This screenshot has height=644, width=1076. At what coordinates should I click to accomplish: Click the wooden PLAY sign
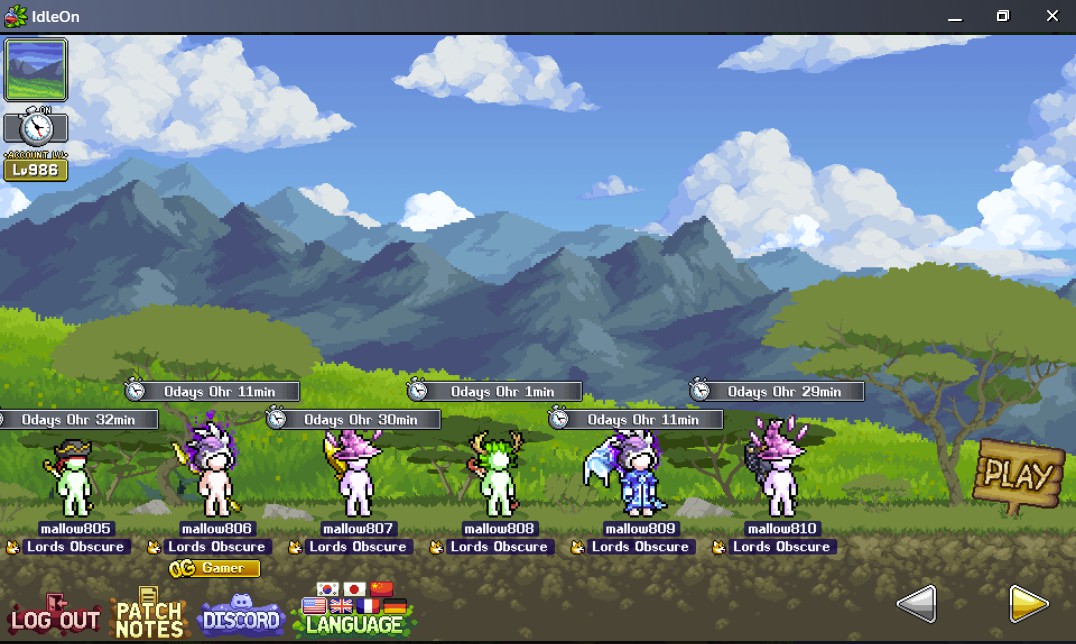coord(1018,475)
